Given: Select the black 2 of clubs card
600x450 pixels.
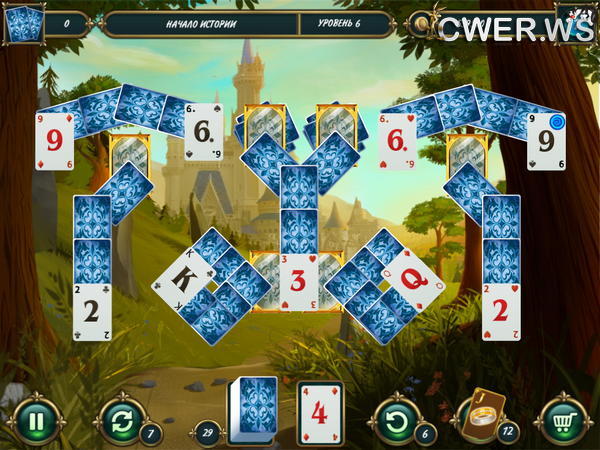Looking at the screenshot, I should [x=92, y=310].
